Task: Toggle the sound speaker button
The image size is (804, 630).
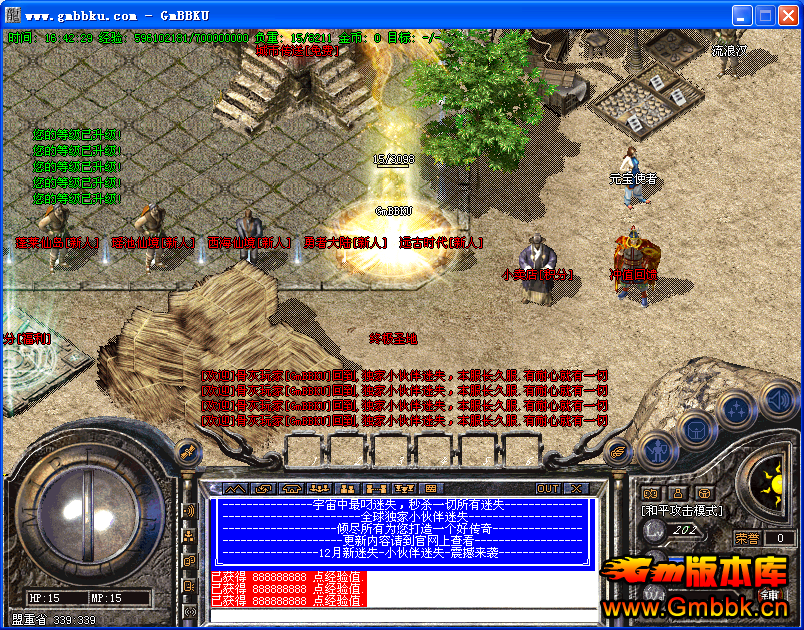Action: pos(778,400)
